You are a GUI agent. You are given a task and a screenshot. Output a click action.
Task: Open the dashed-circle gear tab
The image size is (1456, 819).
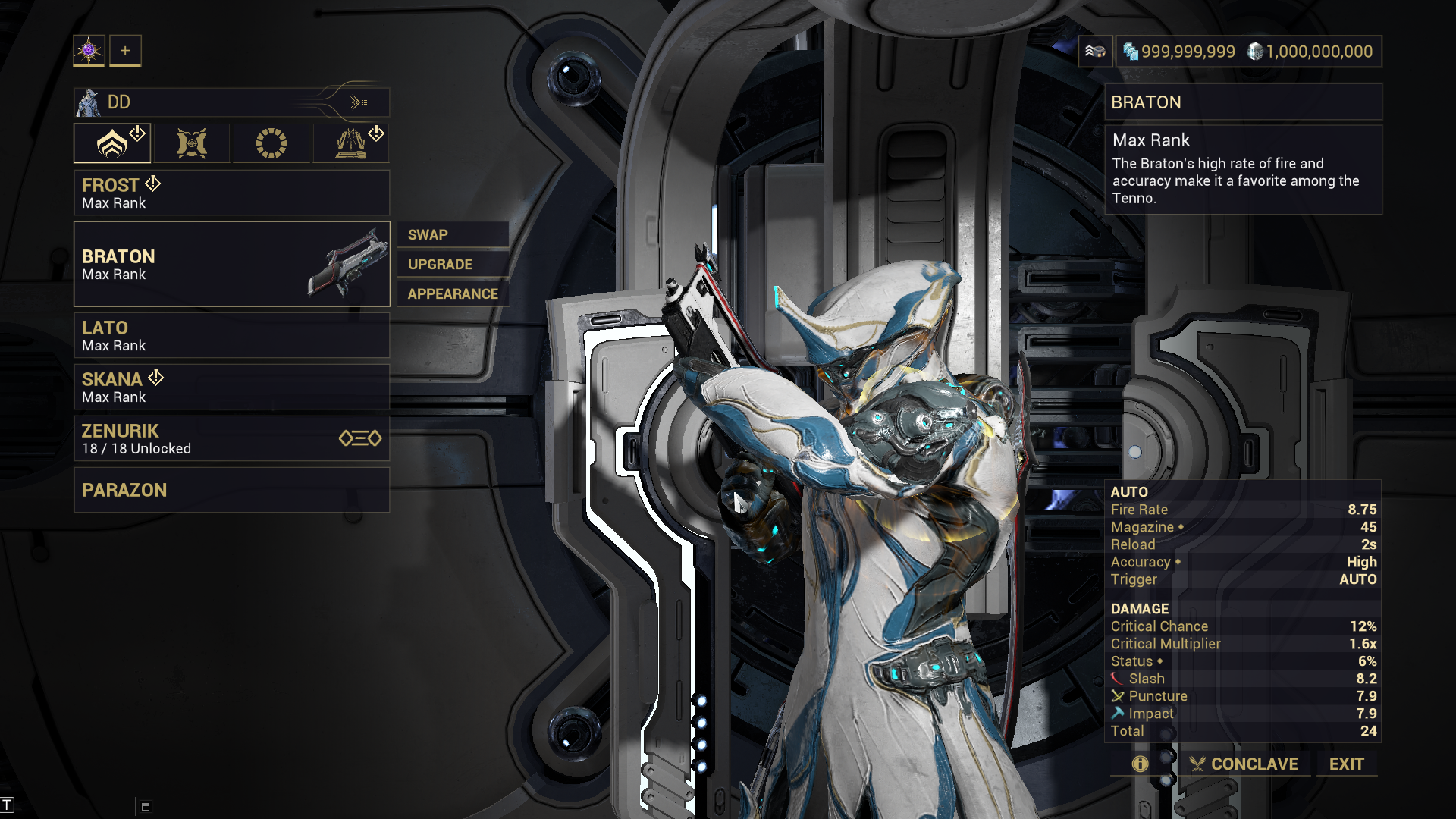(271, 143)
